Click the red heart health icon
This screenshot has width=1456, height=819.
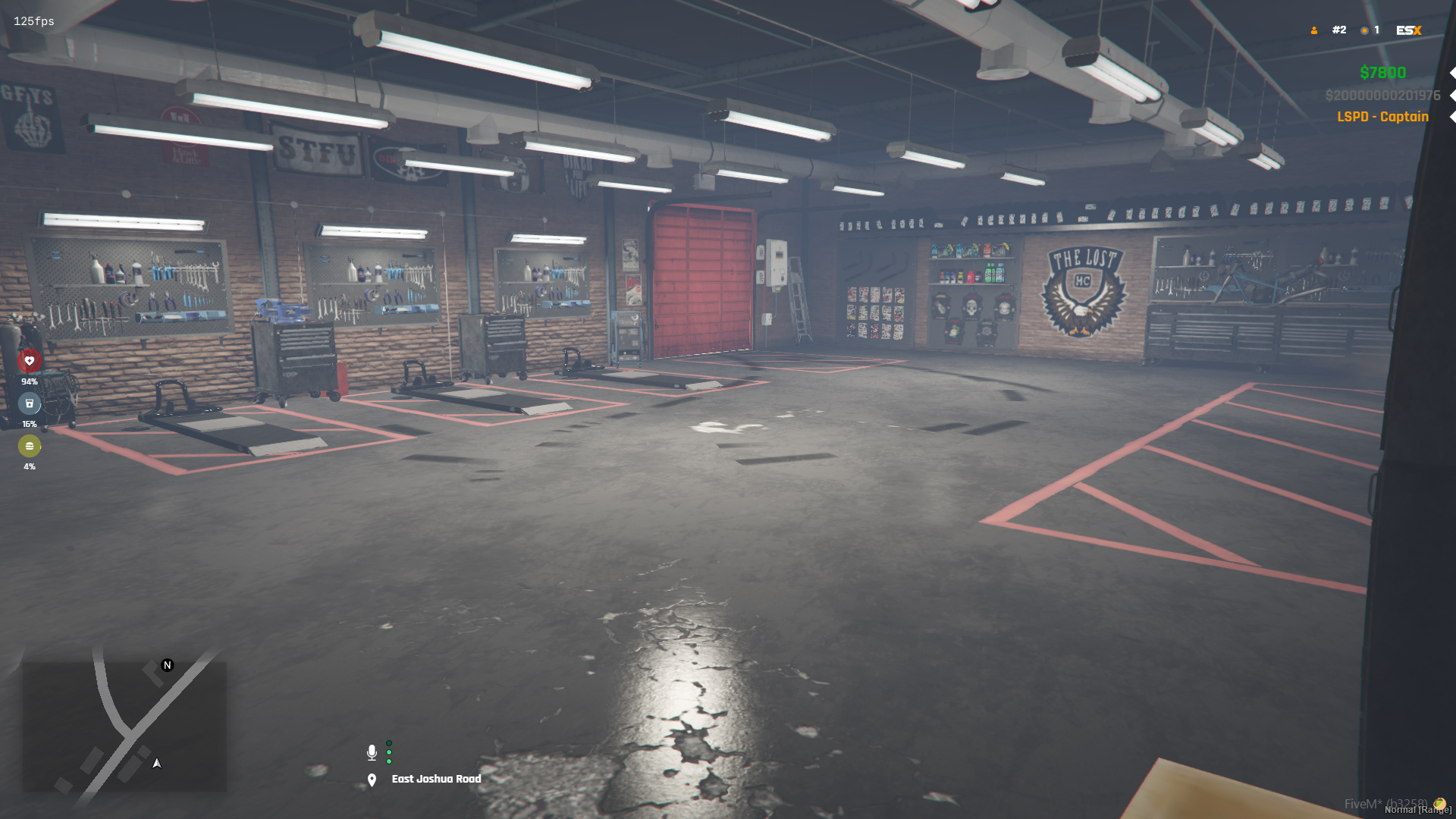pos(30,361)
